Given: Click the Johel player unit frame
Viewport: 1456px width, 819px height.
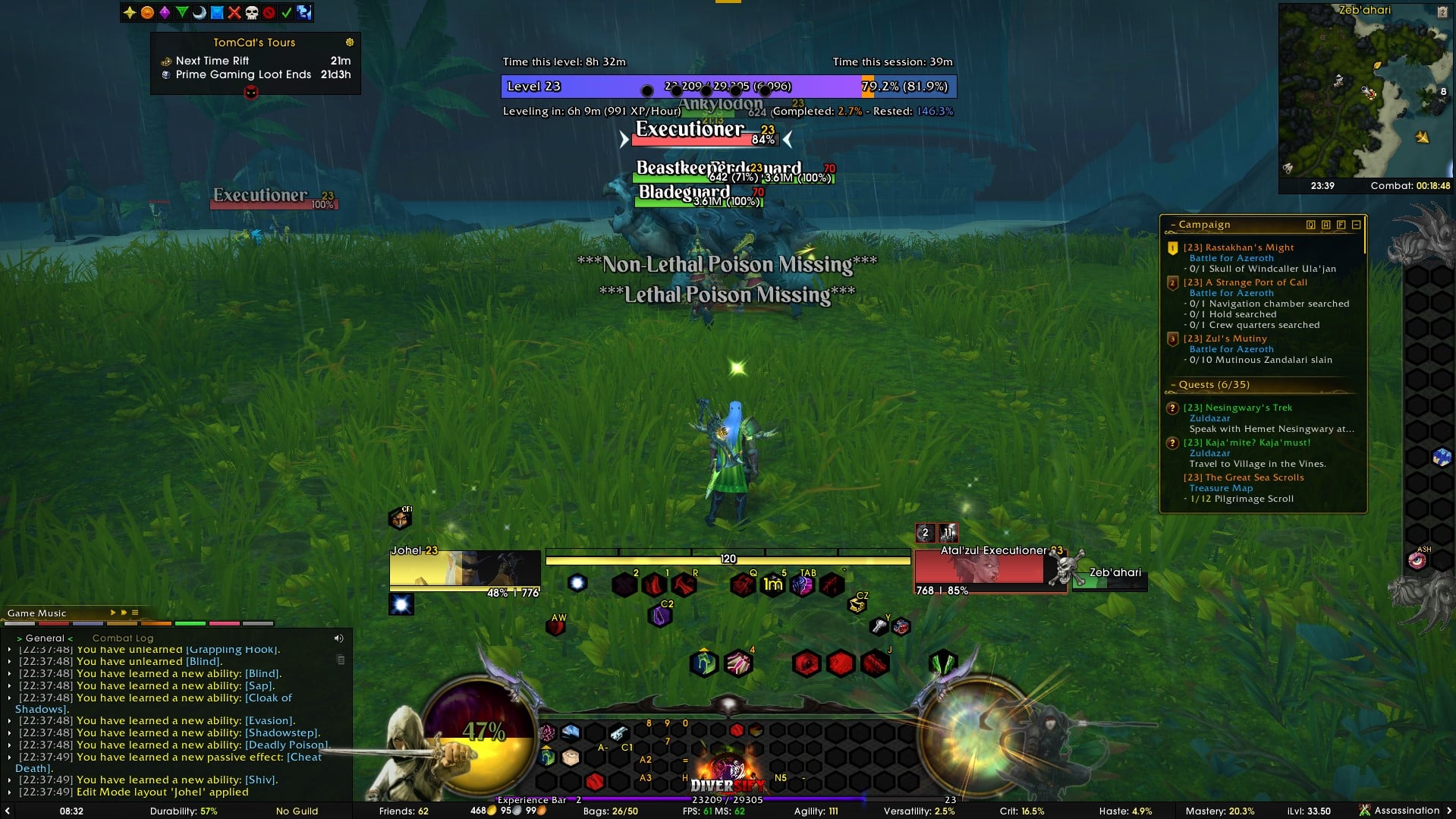Looking at the screenshot, I should pos(464,569).
